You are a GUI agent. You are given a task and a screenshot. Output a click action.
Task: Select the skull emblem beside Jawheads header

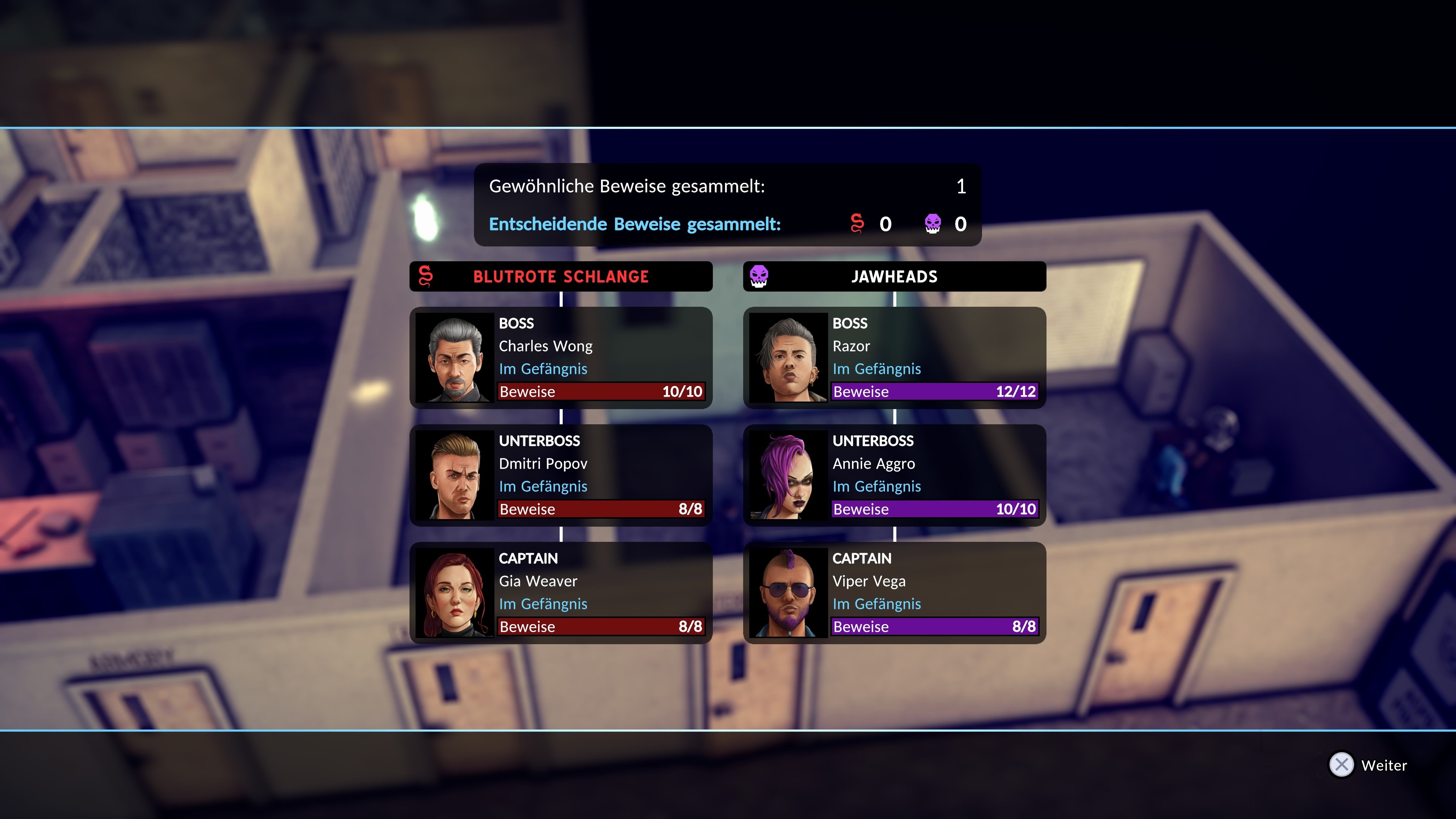pos(759,276)
